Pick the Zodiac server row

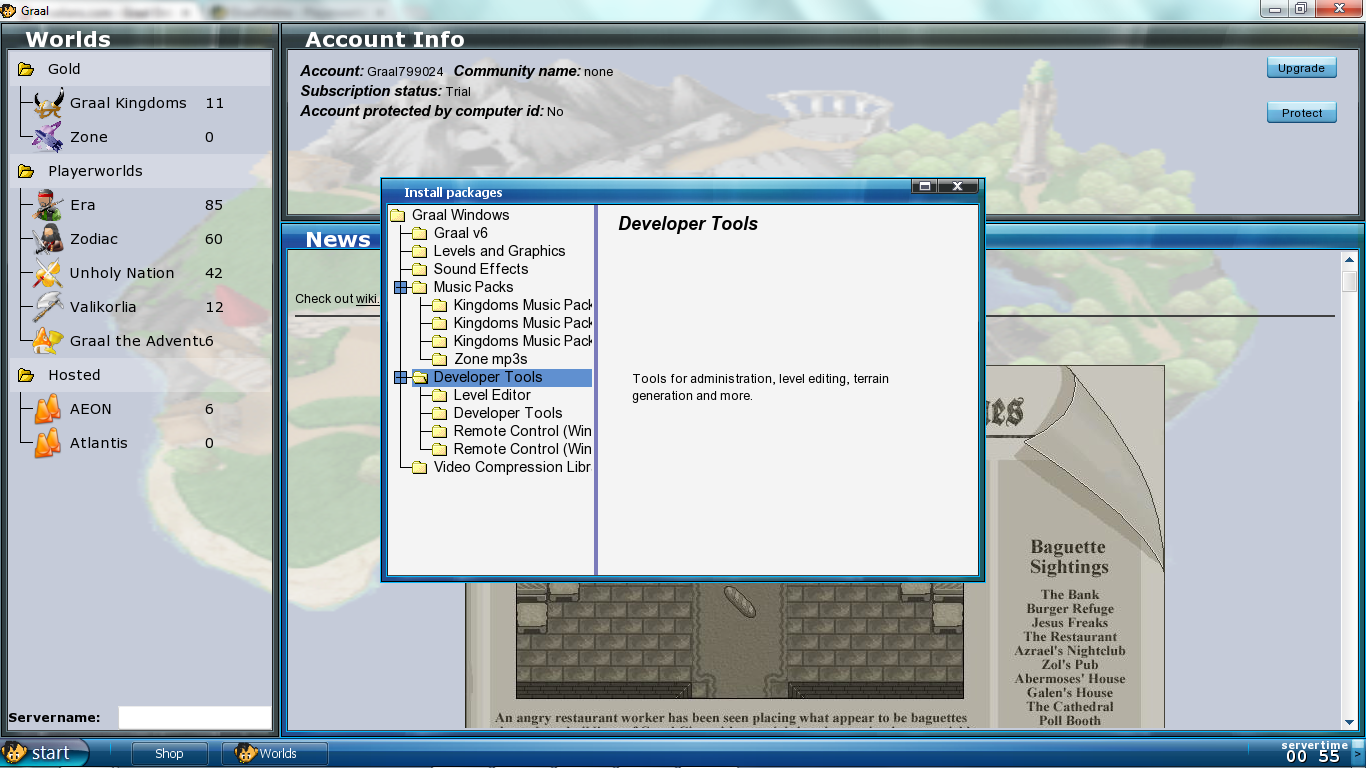point(94,239)
